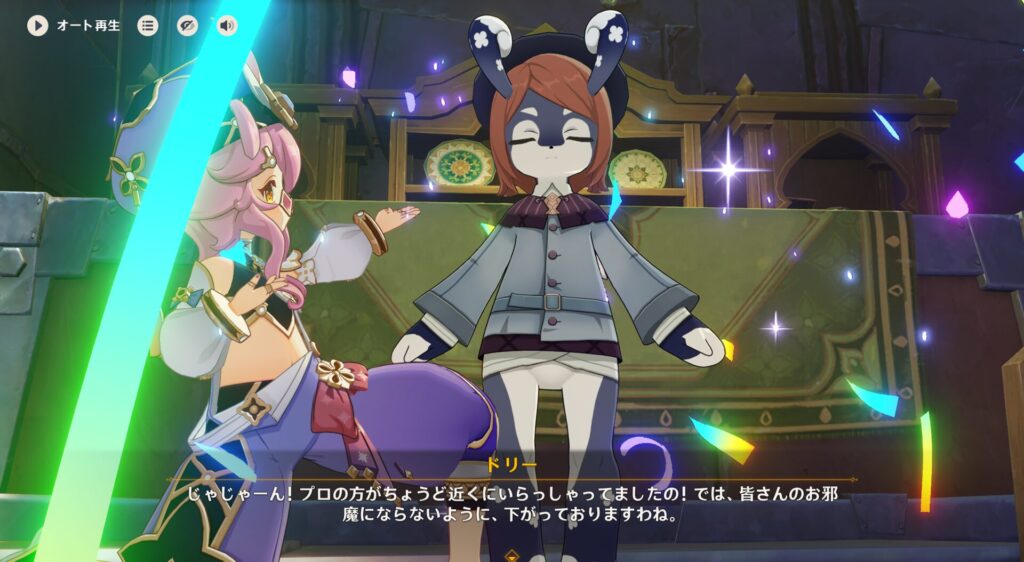1024x562 pixels.
Task: Open the dialogue log list icon
Action: tap(148, 26)
